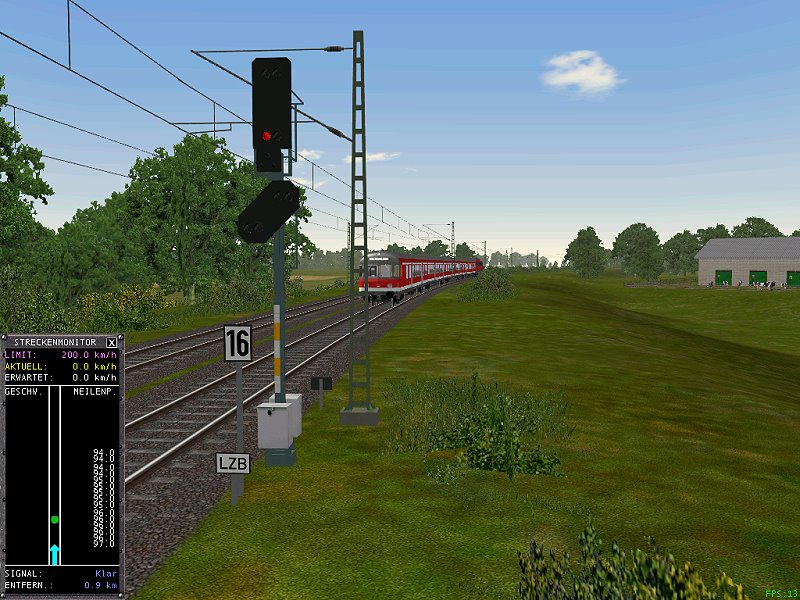Close the Streckenmonitor window
800x600 pixels.
[x=111, y=342]
